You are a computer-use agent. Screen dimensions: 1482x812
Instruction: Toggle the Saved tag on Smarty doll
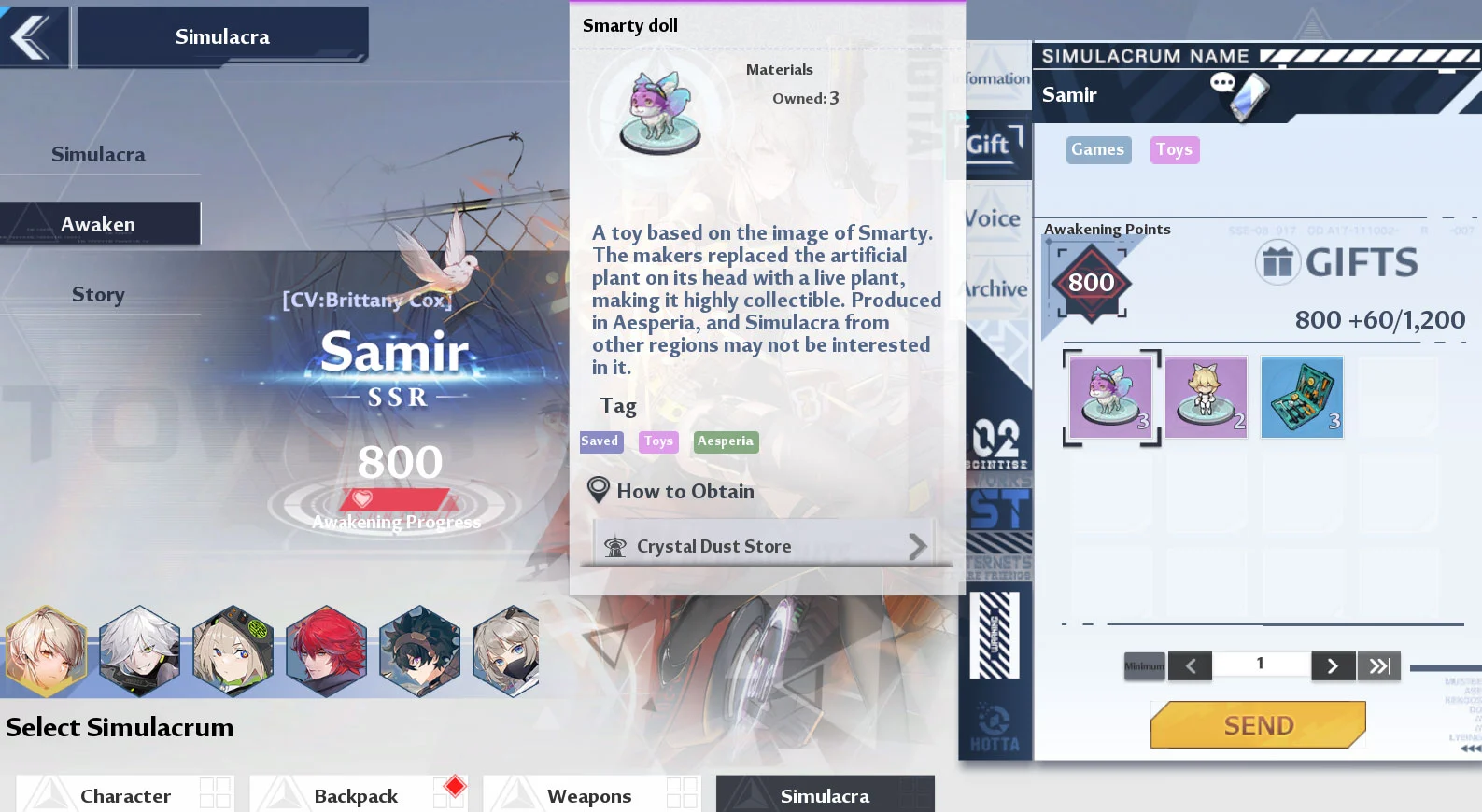click(x=600, y=441)
